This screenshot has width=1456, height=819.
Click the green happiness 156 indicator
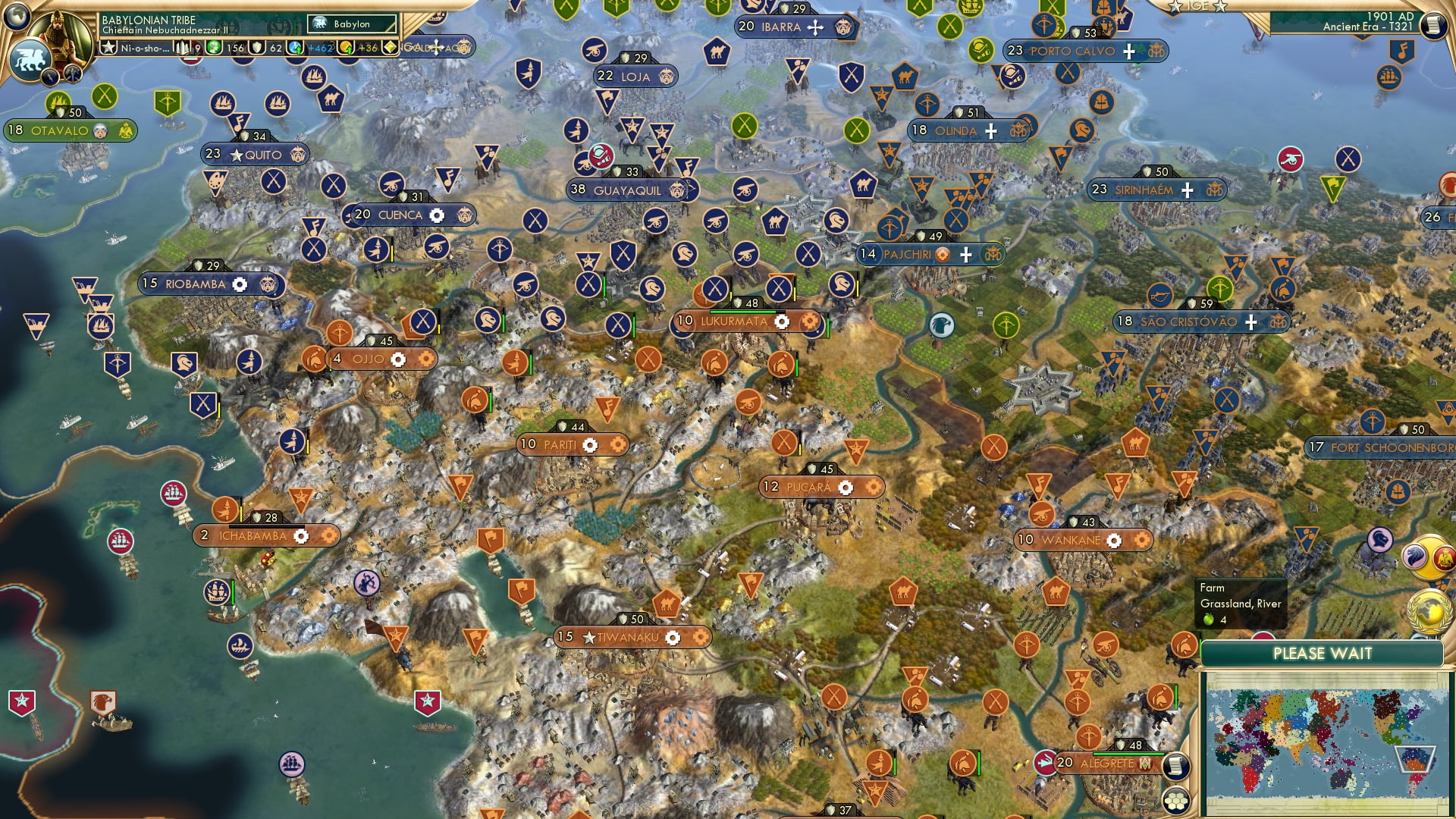[x=222, y=48]
